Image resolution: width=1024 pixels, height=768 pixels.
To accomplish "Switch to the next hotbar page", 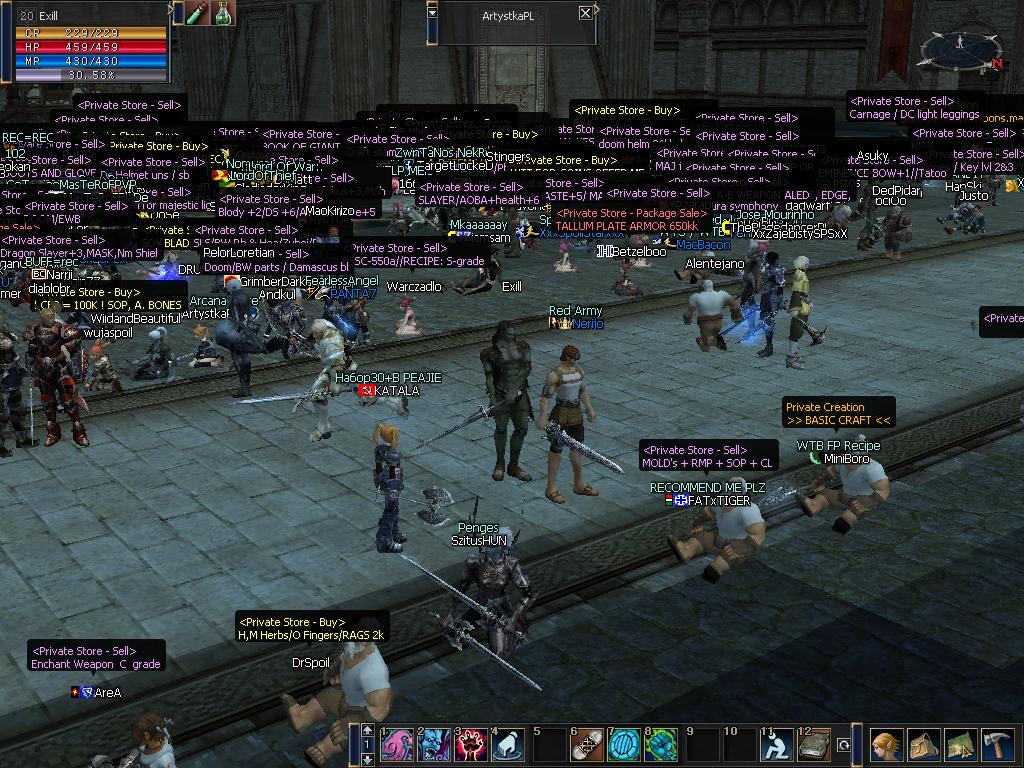I will pyautogui.click(x=368, y=759).
